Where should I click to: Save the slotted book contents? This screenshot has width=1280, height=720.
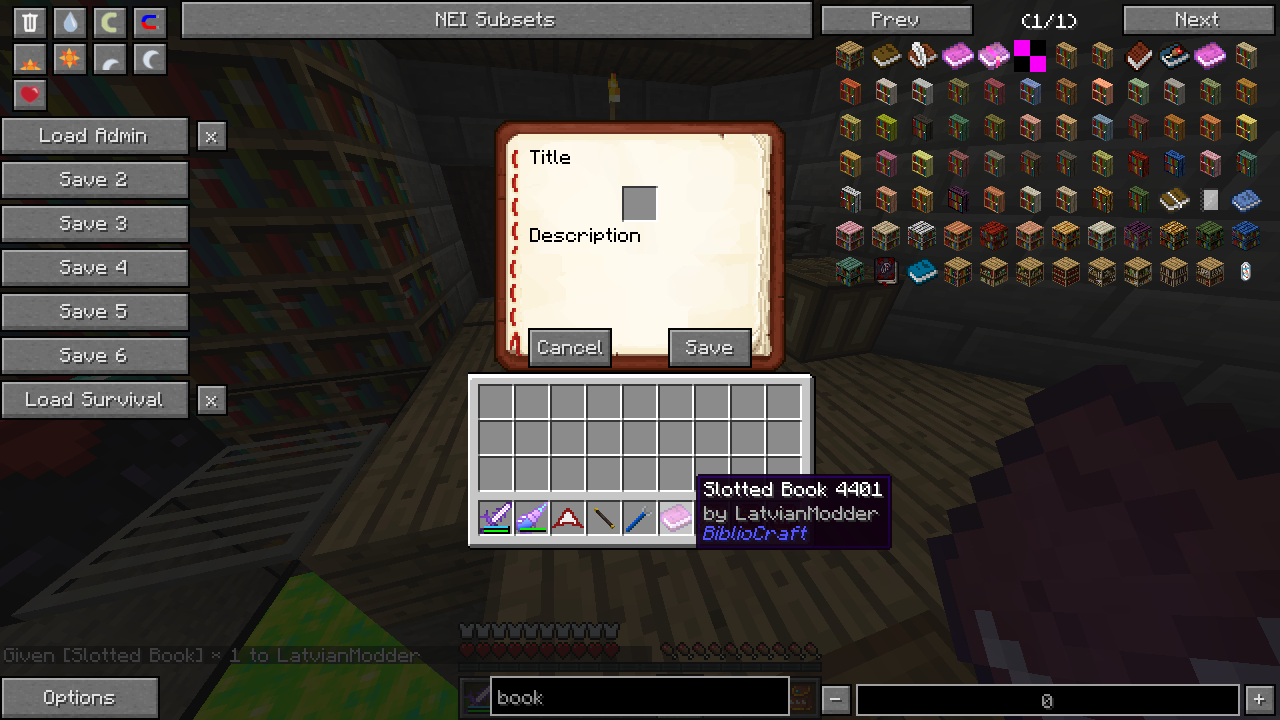pos(709,348)
